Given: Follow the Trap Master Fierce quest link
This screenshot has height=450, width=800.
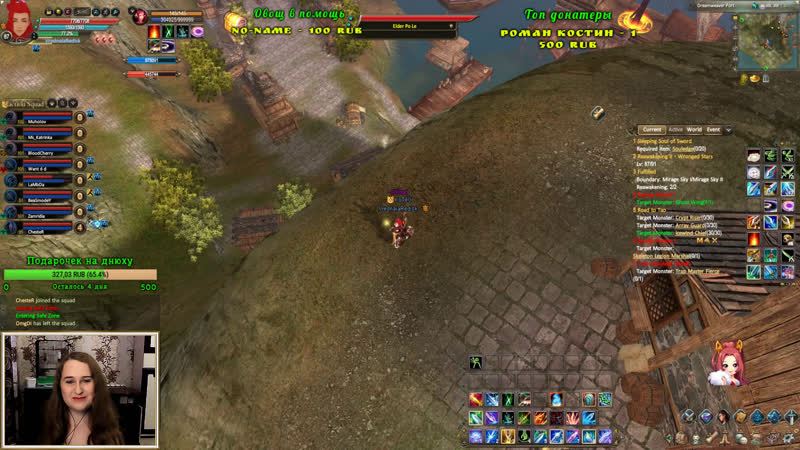Looking at the screenshot, I should 700,271.
